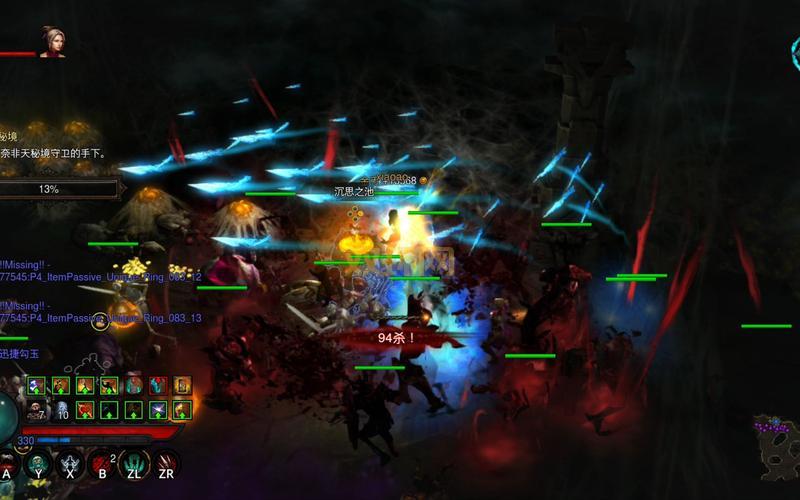The image size is (800, 500).
Task: Use the white skeletal figure skill
Action: pos(69,463)
